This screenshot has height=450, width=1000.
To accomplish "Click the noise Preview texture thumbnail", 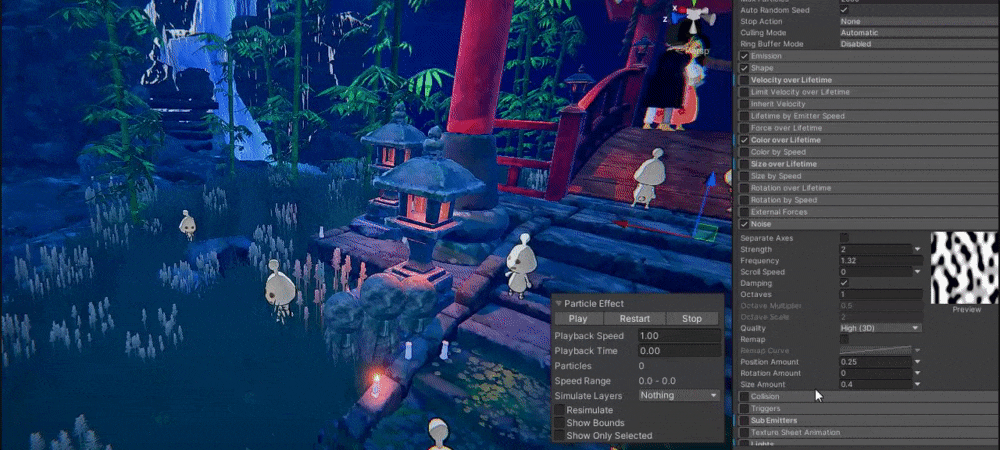I will coord(965,268).
